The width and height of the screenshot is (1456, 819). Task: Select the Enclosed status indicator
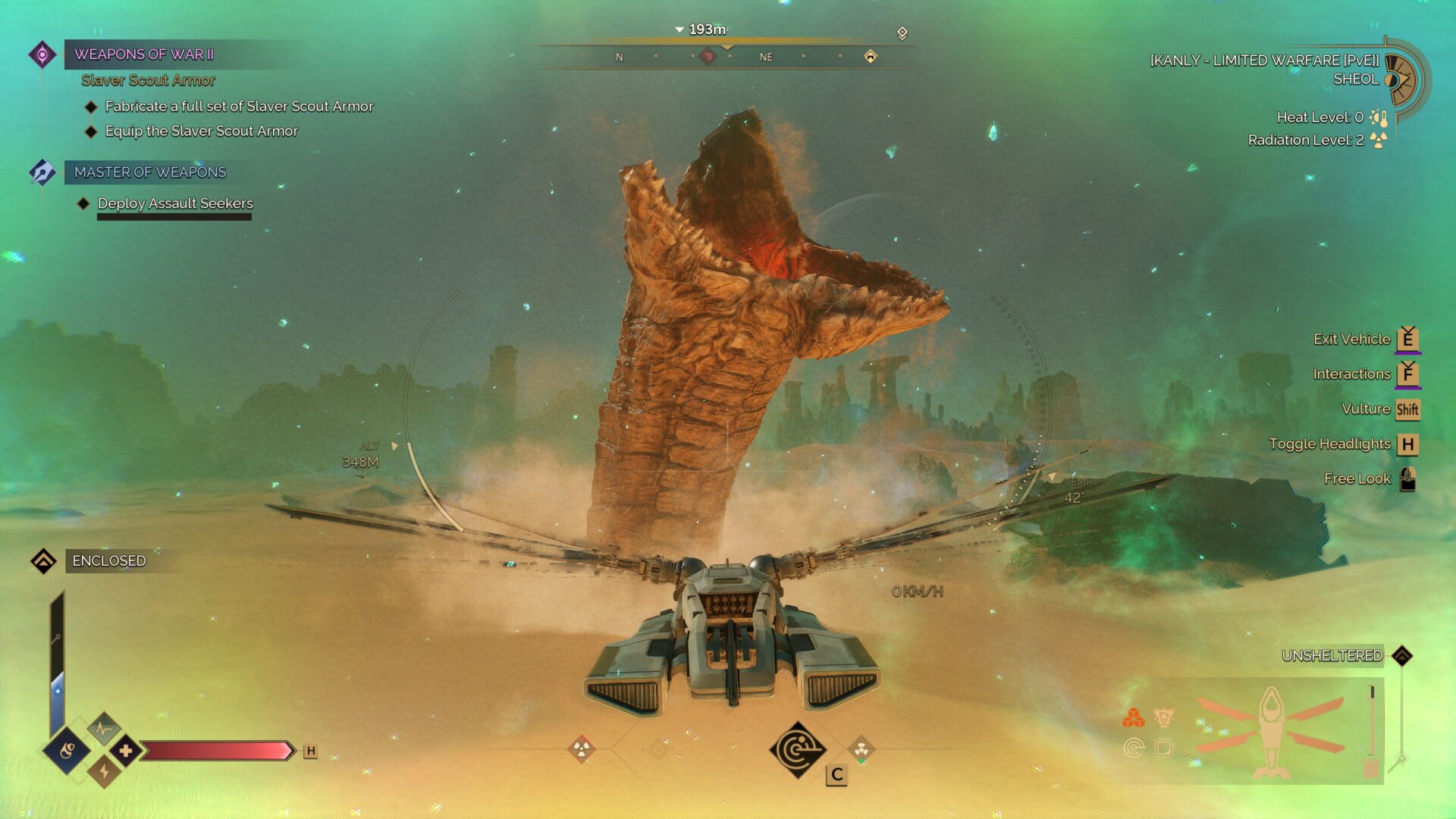(x=108, y=561)
